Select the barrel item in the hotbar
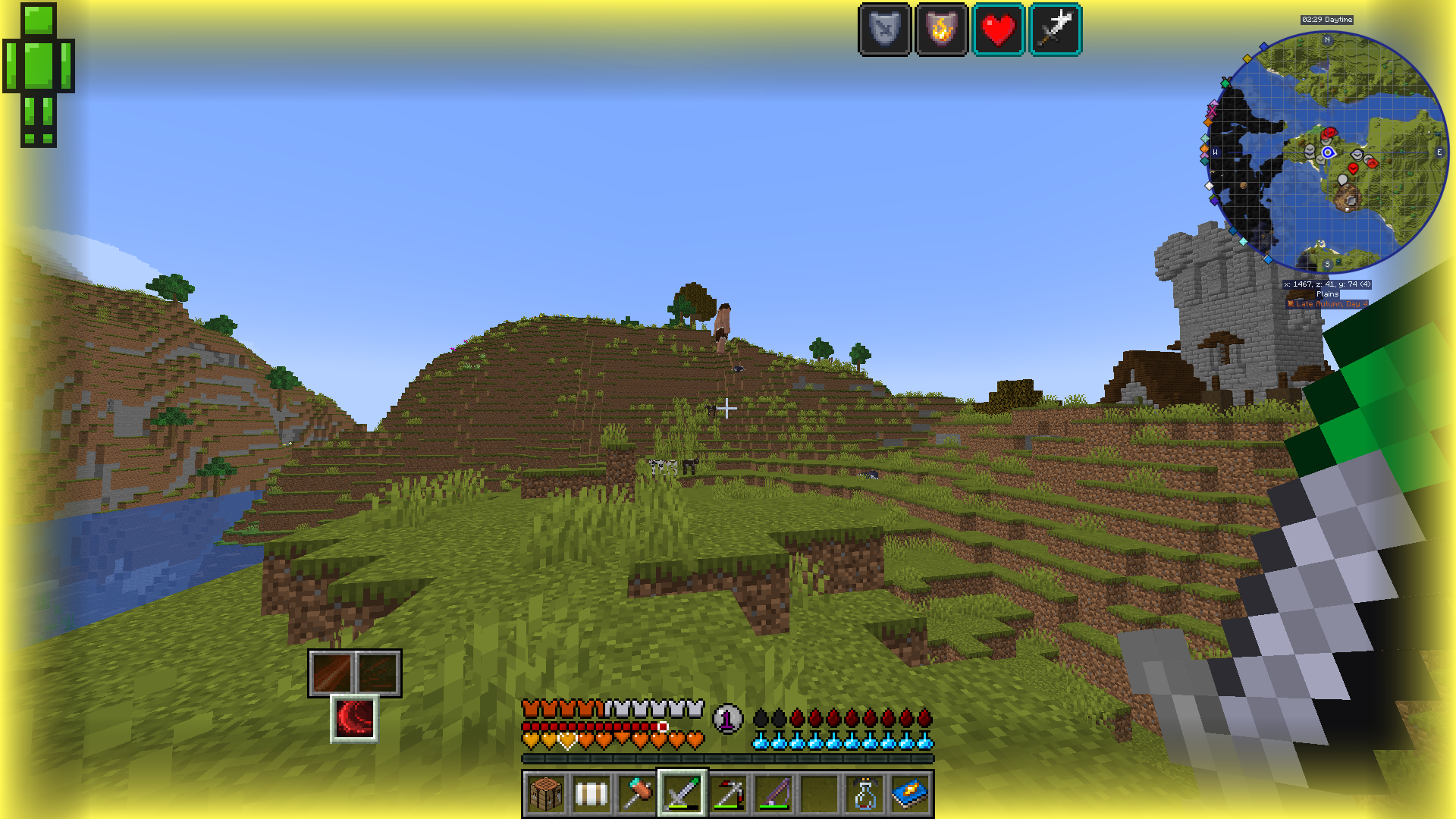This screenshot has width=1456, height=819. tap(591, 794)
